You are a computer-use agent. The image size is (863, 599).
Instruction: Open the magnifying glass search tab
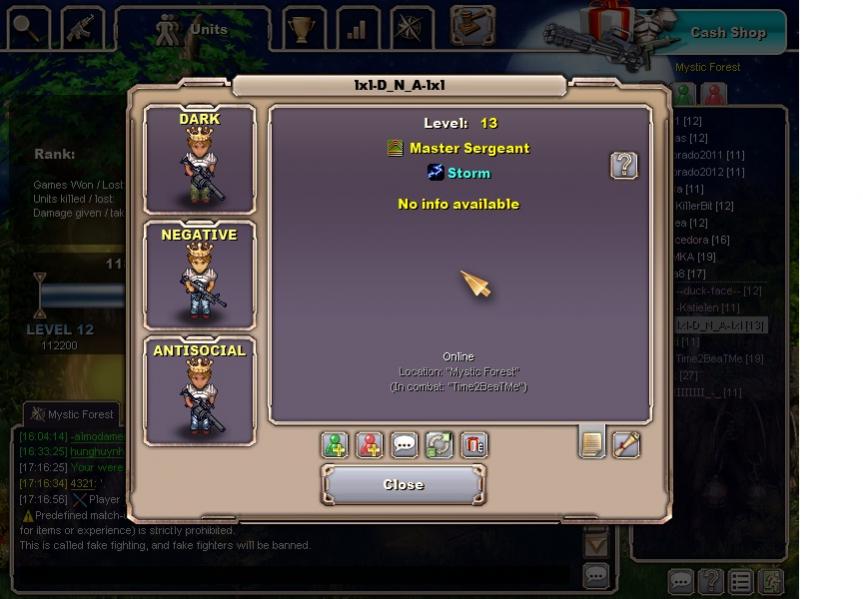click(x=28, y=29)
